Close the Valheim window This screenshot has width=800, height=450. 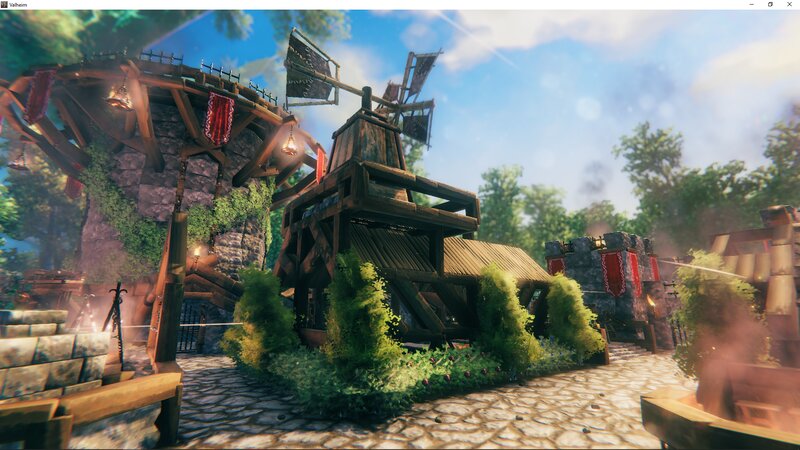(790, 4)
